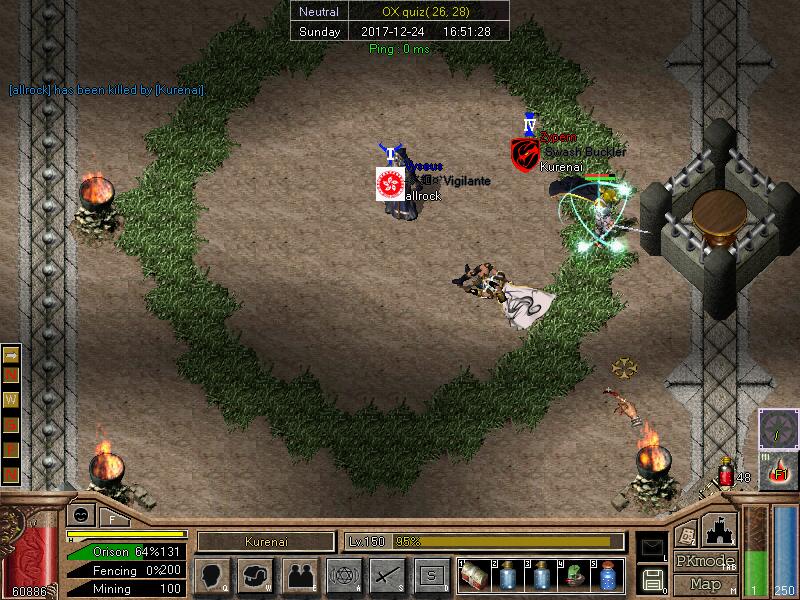Open the mail envelope icon
The height and width of the screenshot is (600, 800).
[652, 545]
